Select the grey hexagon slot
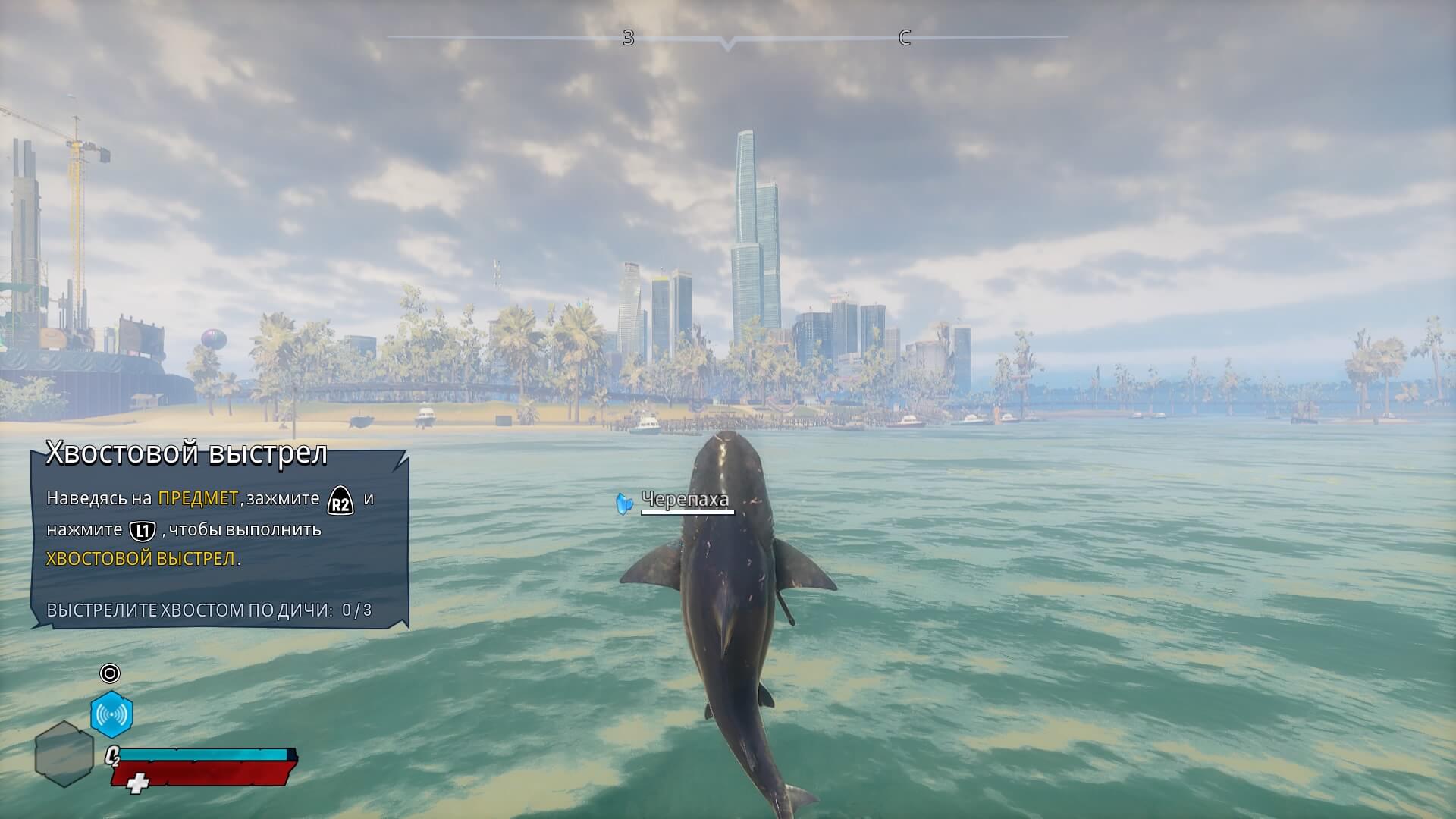Screen dimensions: 1456x819 [x=64, y=753]
